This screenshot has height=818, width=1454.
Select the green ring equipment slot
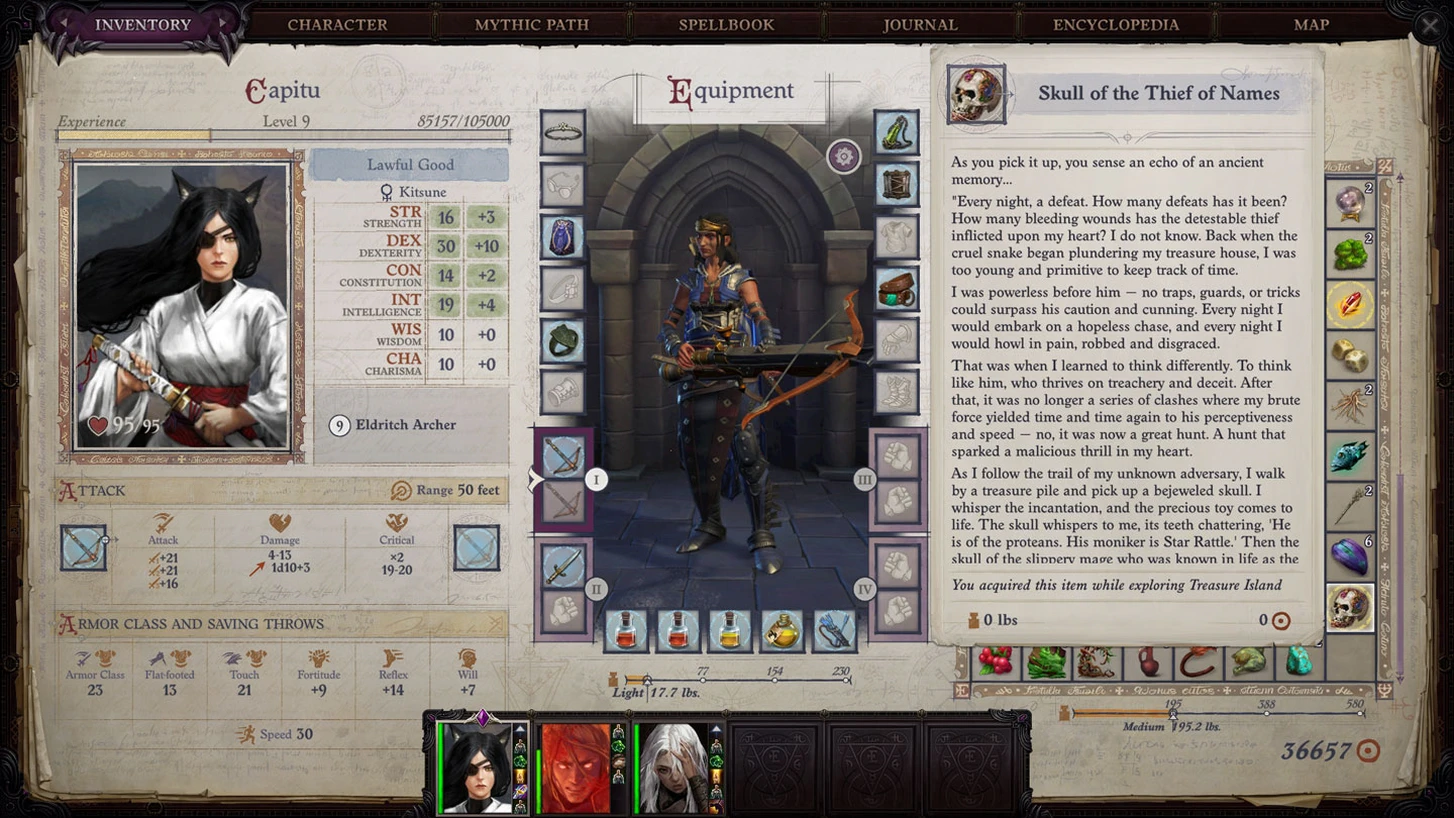(563, 340)
